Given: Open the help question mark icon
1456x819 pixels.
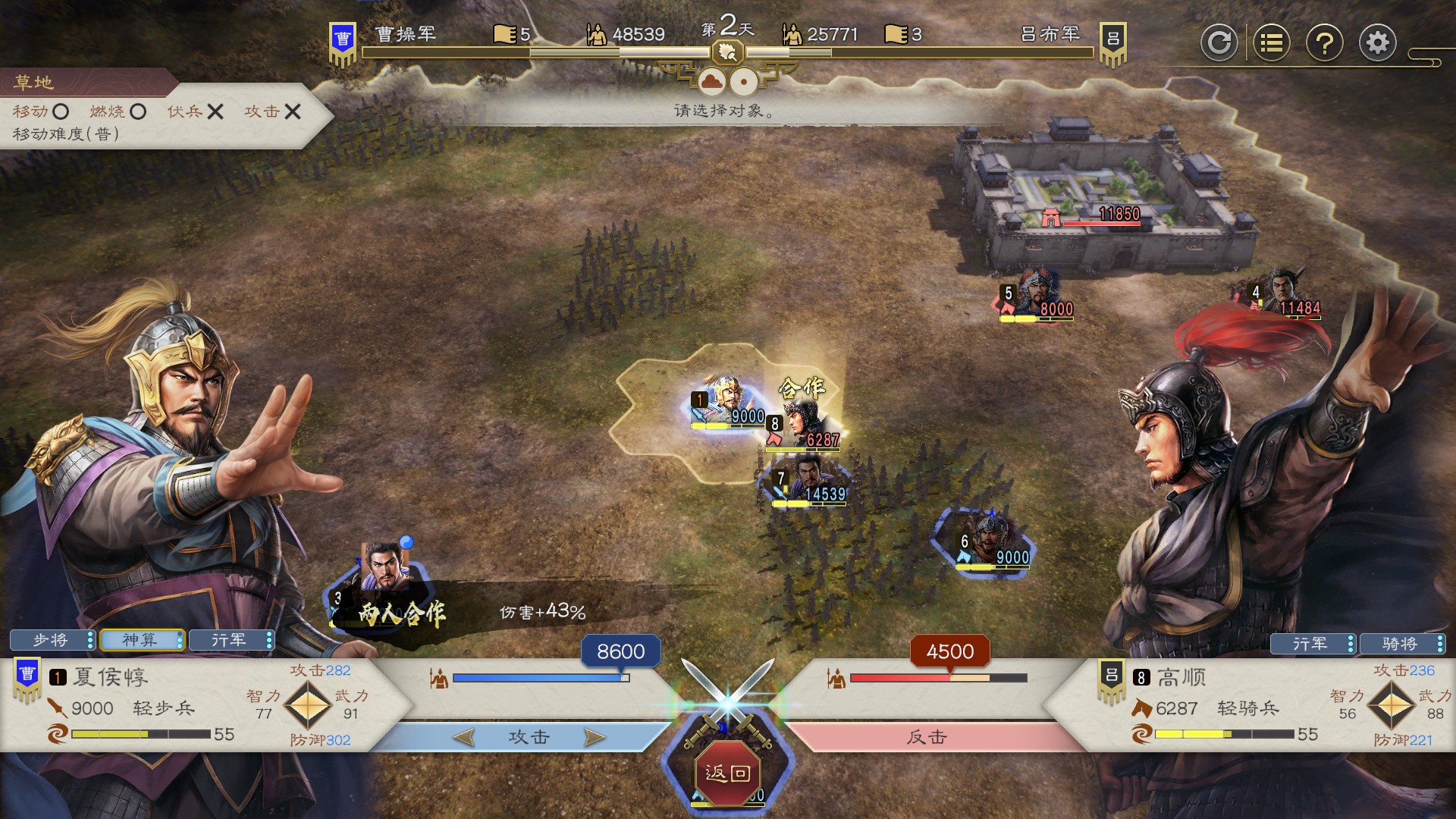Looking at the screenshot, I should coord(1324,43).
